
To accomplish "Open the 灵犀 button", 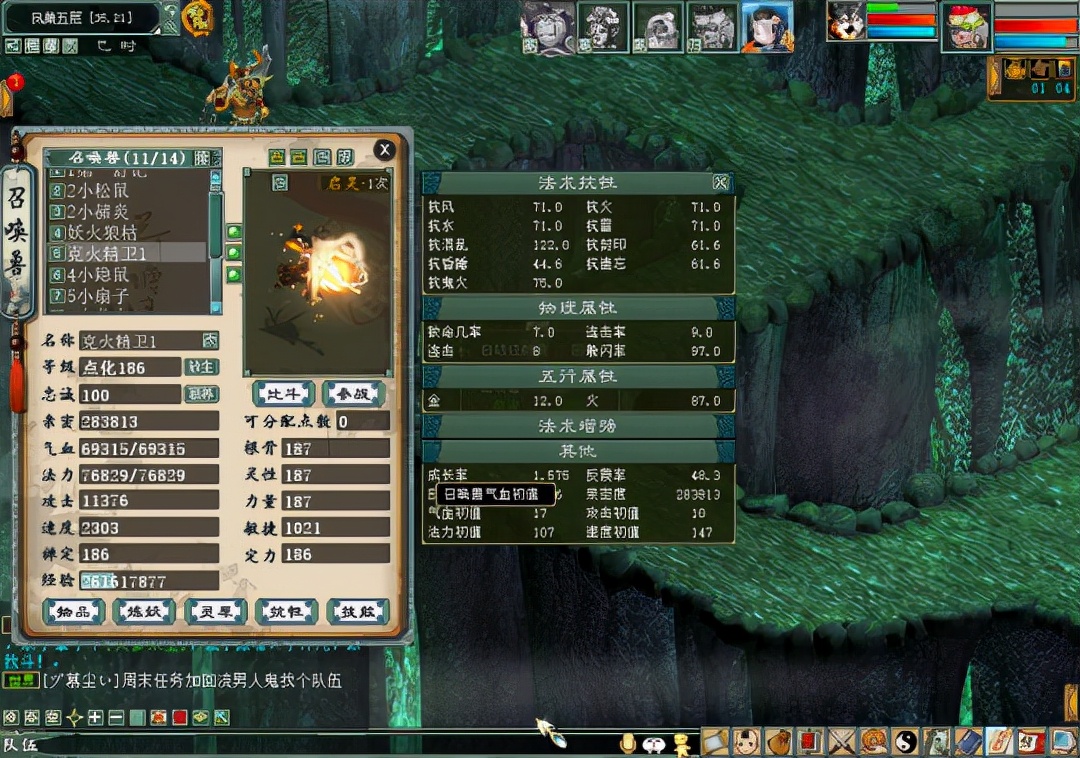I will pyautogui.click(x=215, y=611).
